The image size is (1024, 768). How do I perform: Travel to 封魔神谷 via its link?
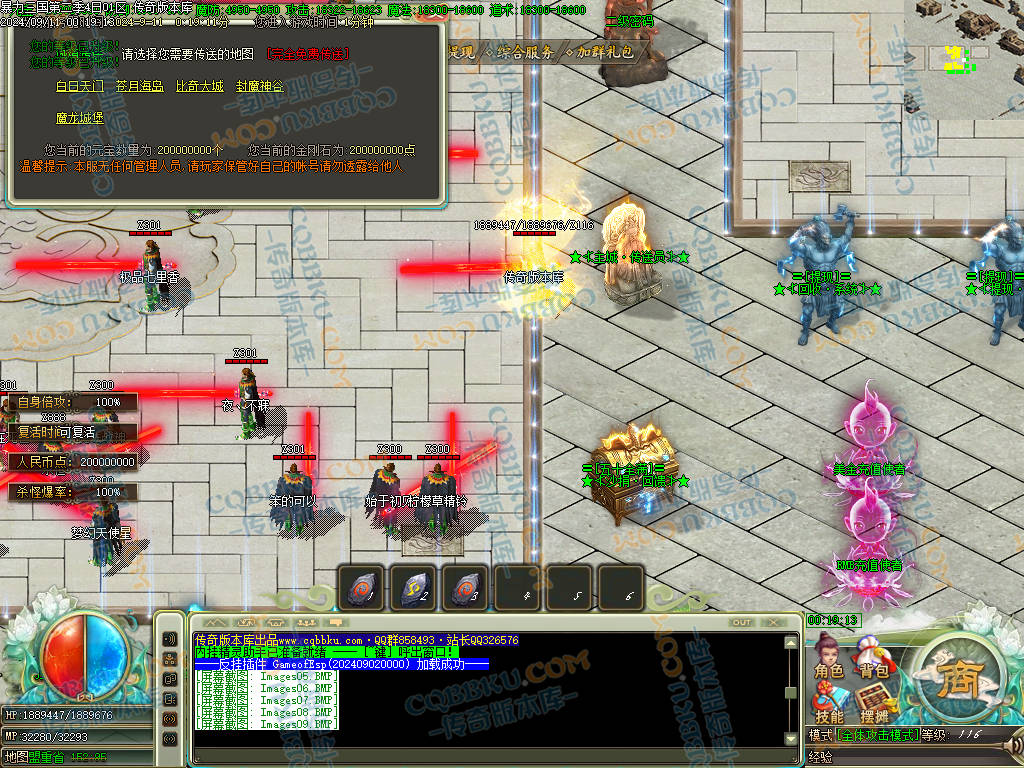[x=259, y=87]
